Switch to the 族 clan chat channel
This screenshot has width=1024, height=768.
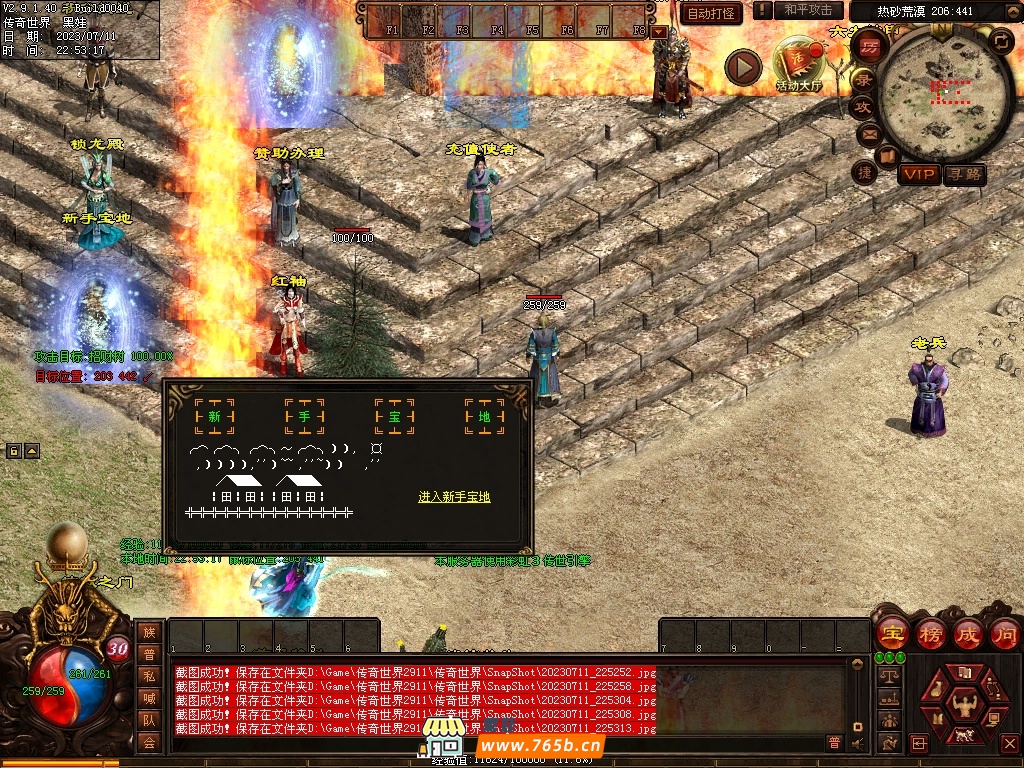pos(149,632)
